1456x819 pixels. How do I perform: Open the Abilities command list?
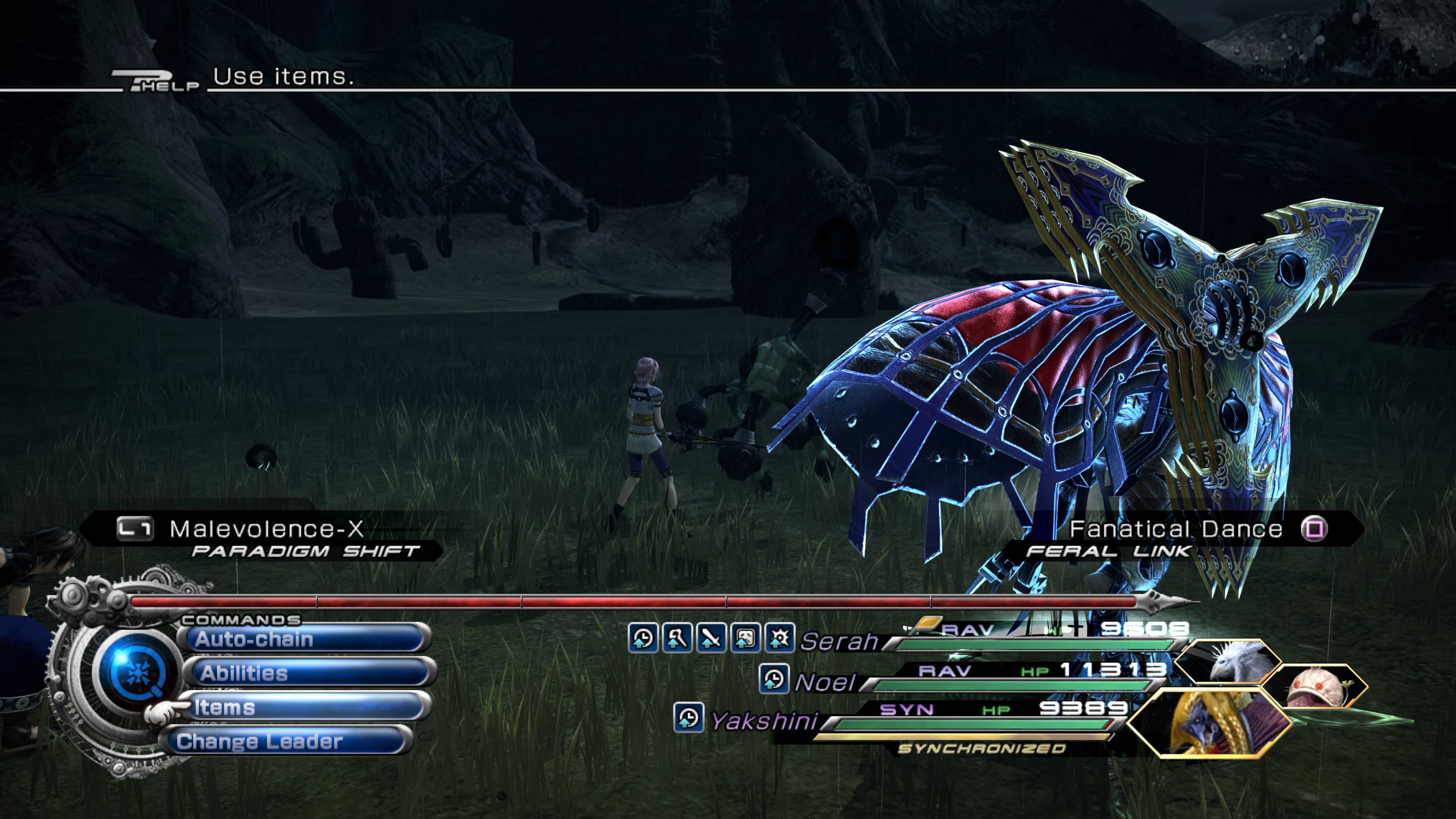(x=308, y=673)
